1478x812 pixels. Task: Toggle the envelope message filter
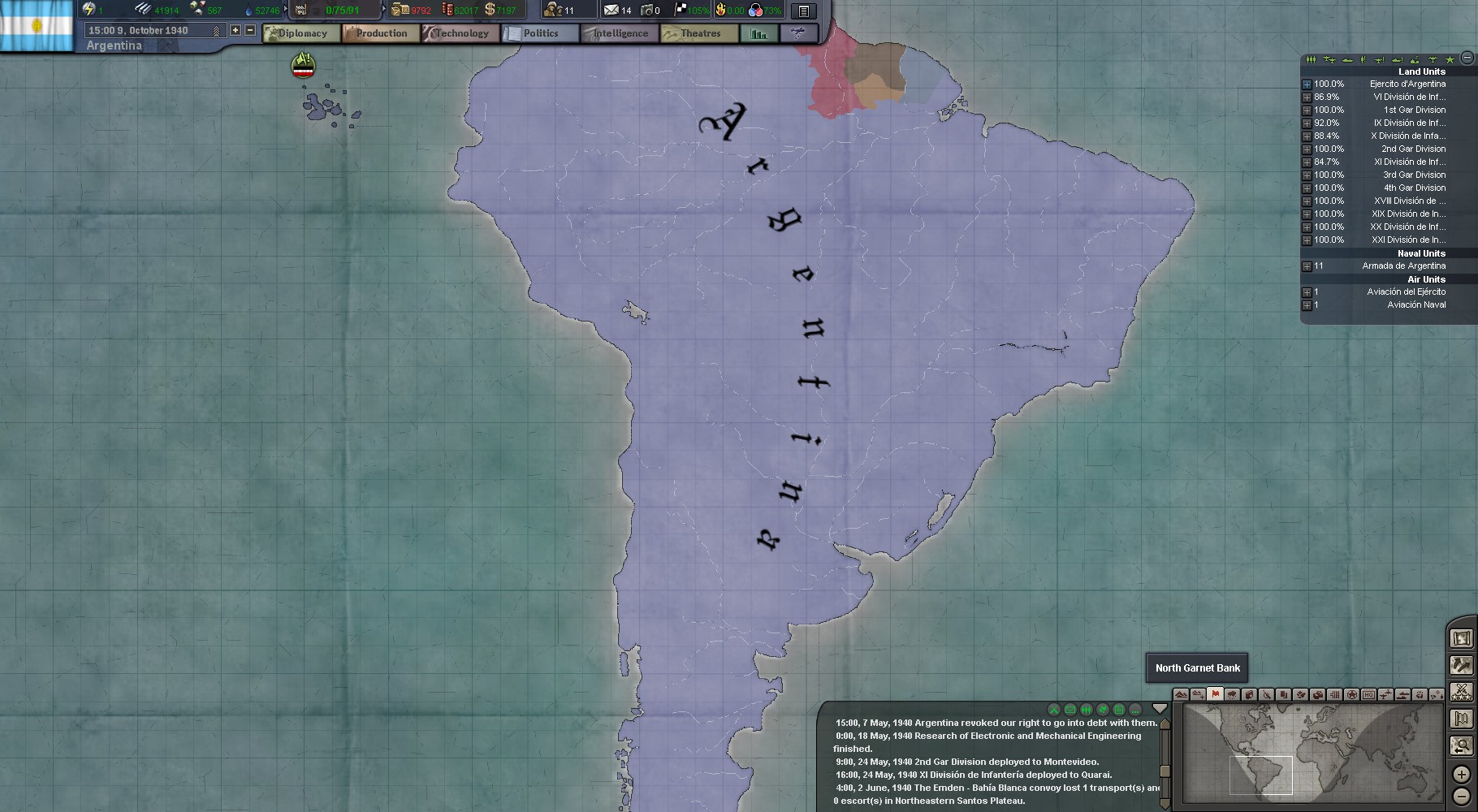click(1070, 709)
